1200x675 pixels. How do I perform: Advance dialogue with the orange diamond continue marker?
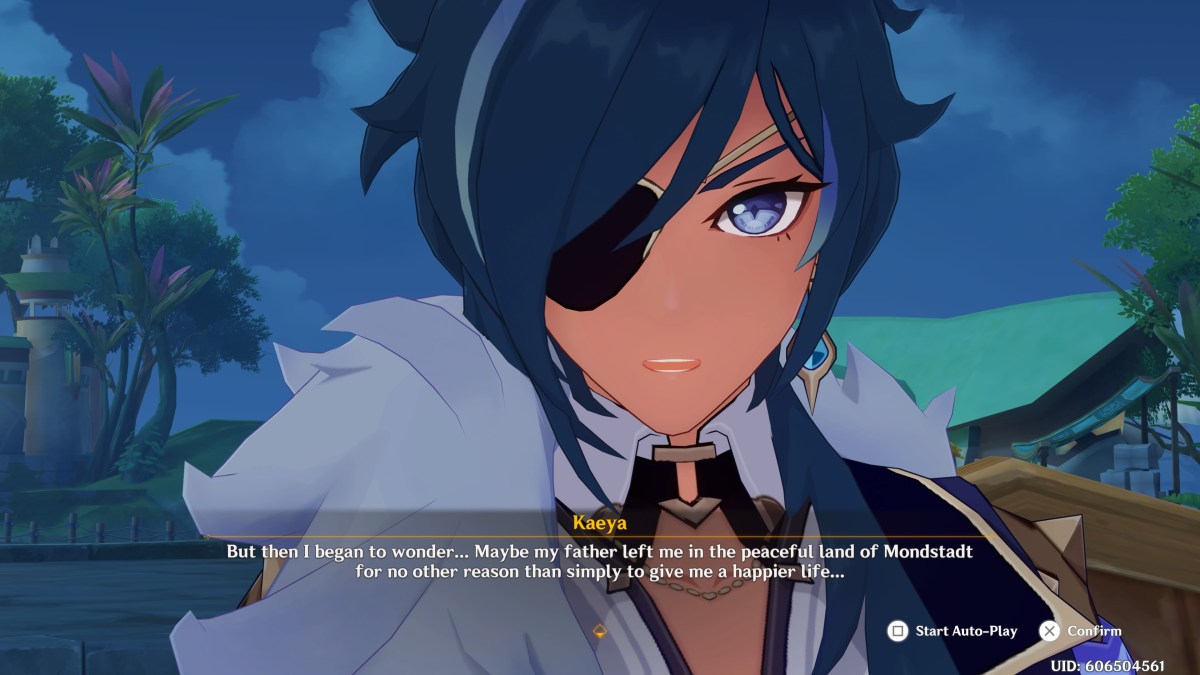[x=599, y=631]
